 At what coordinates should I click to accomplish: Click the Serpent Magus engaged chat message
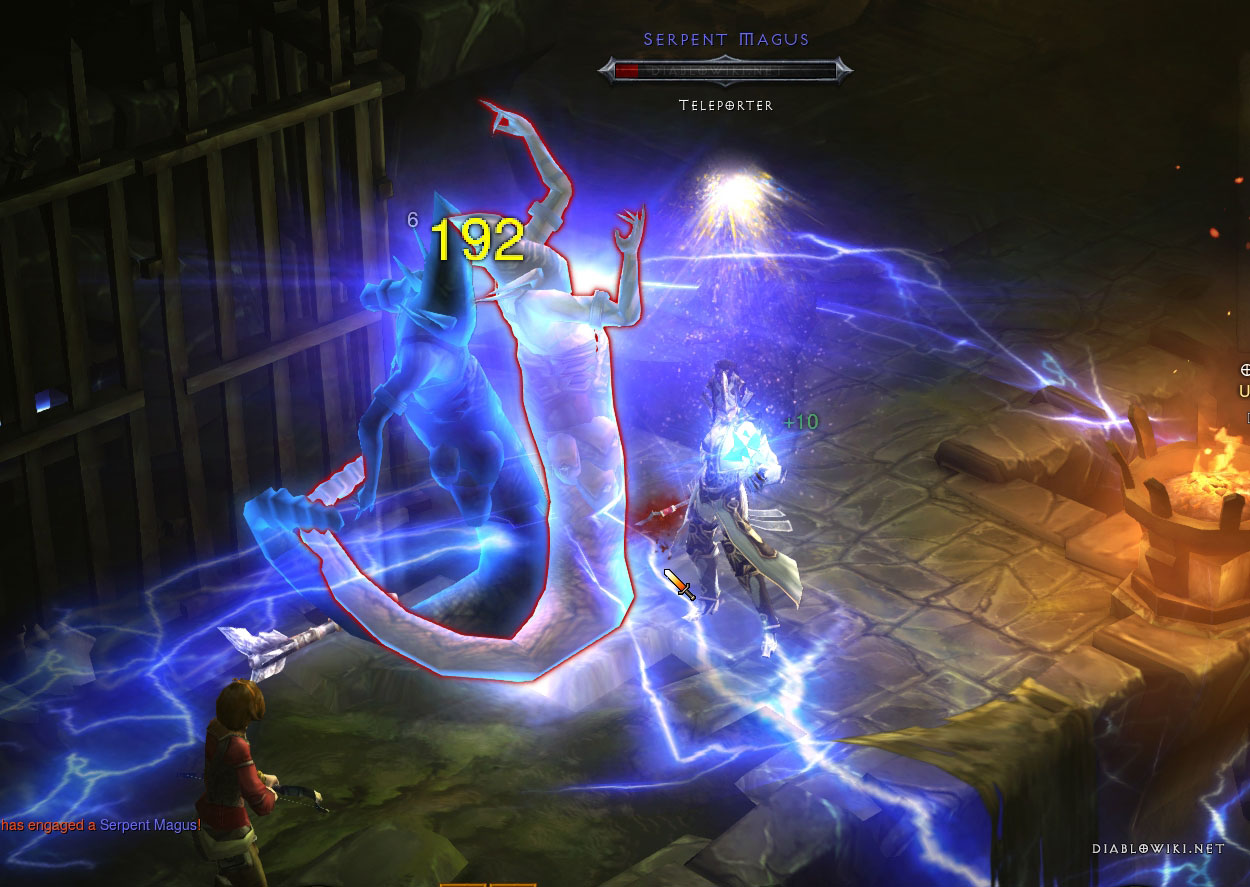click(x=101, y=825)
